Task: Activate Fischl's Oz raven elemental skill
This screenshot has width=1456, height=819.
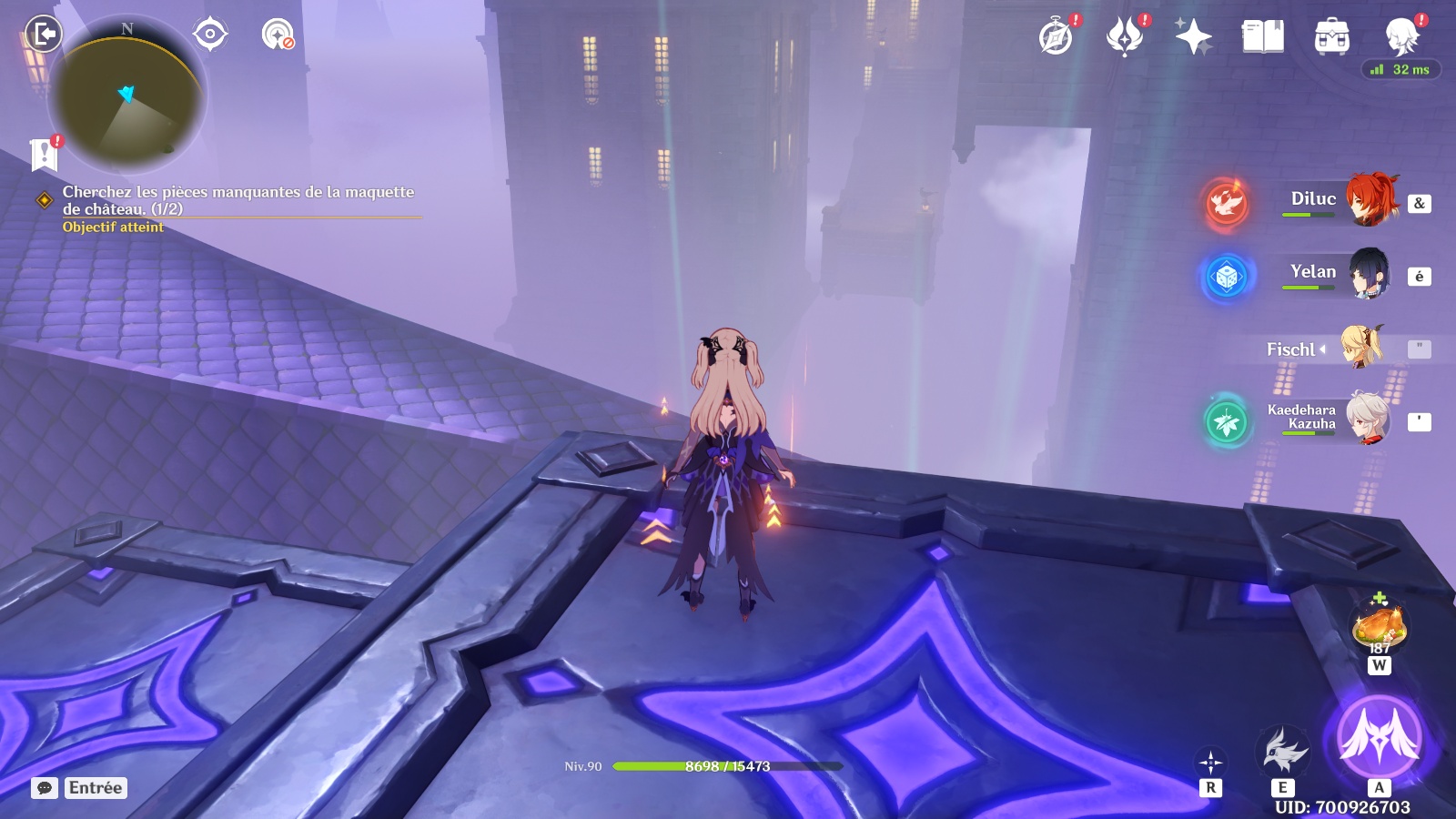Action: coord(1282,752)
